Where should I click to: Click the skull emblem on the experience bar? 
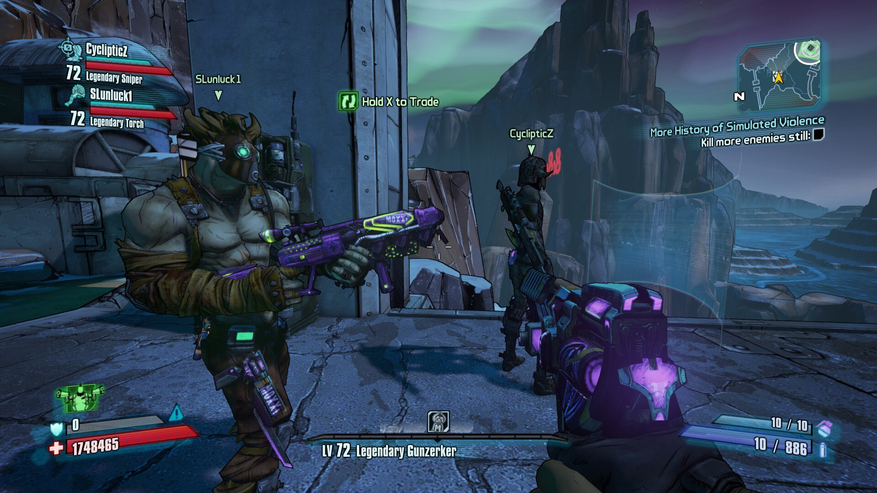(438, 421)
